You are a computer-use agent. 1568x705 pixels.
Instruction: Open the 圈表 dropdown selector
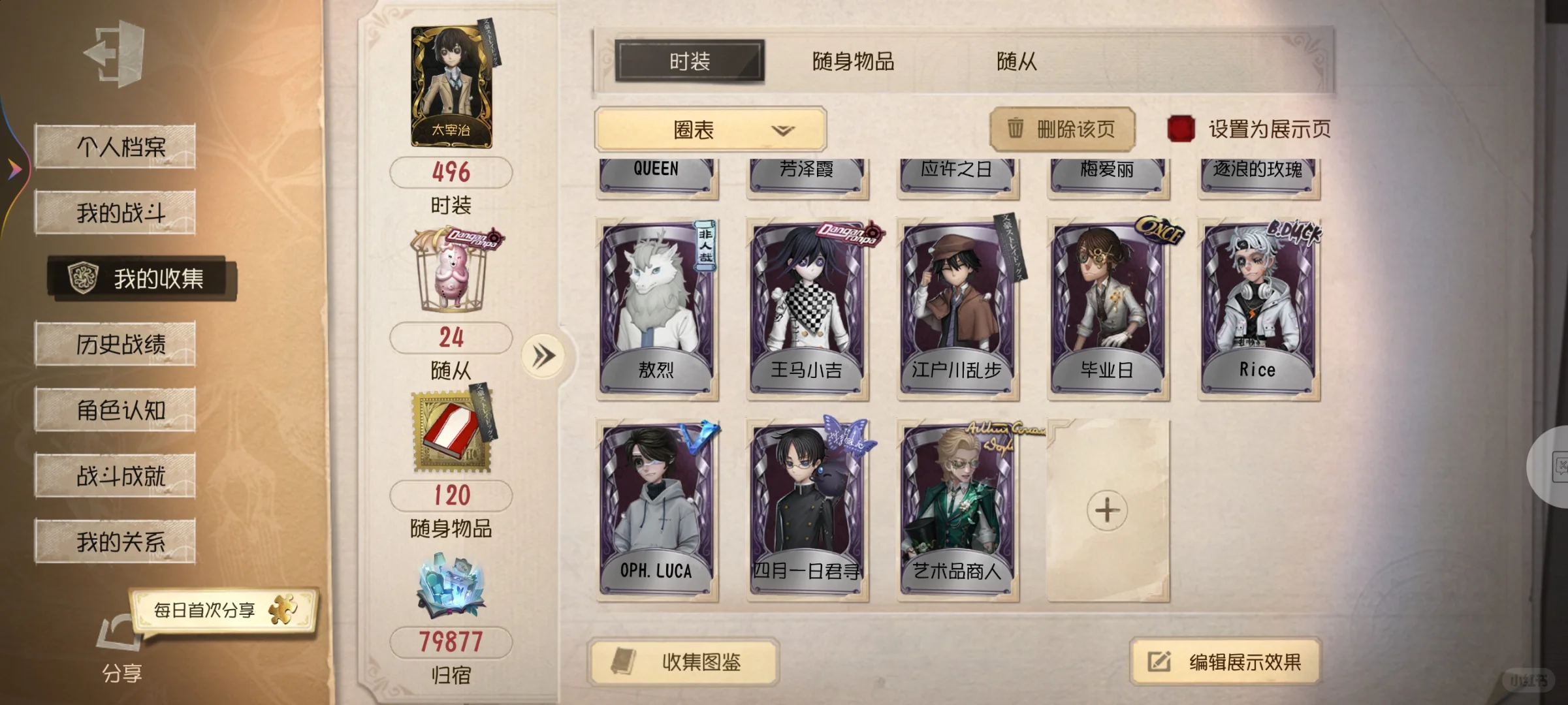pyautogui.click(x=711, y=129)
